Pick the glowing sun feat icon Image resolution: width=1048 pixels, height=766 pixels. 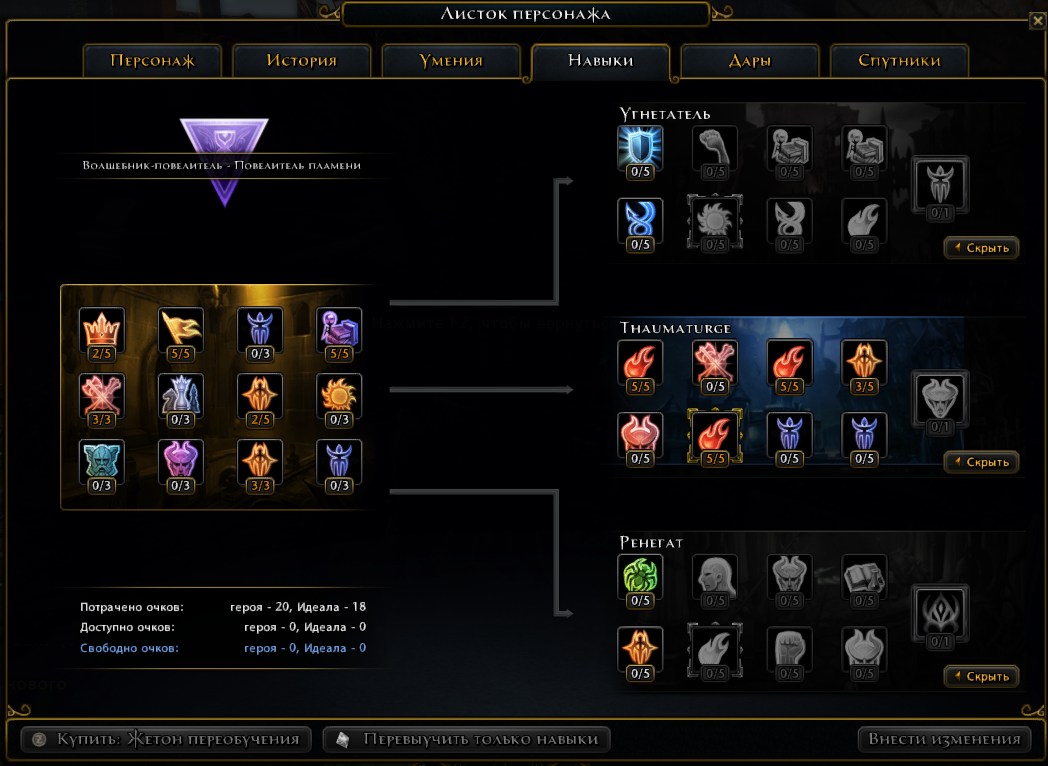(339, 396)
